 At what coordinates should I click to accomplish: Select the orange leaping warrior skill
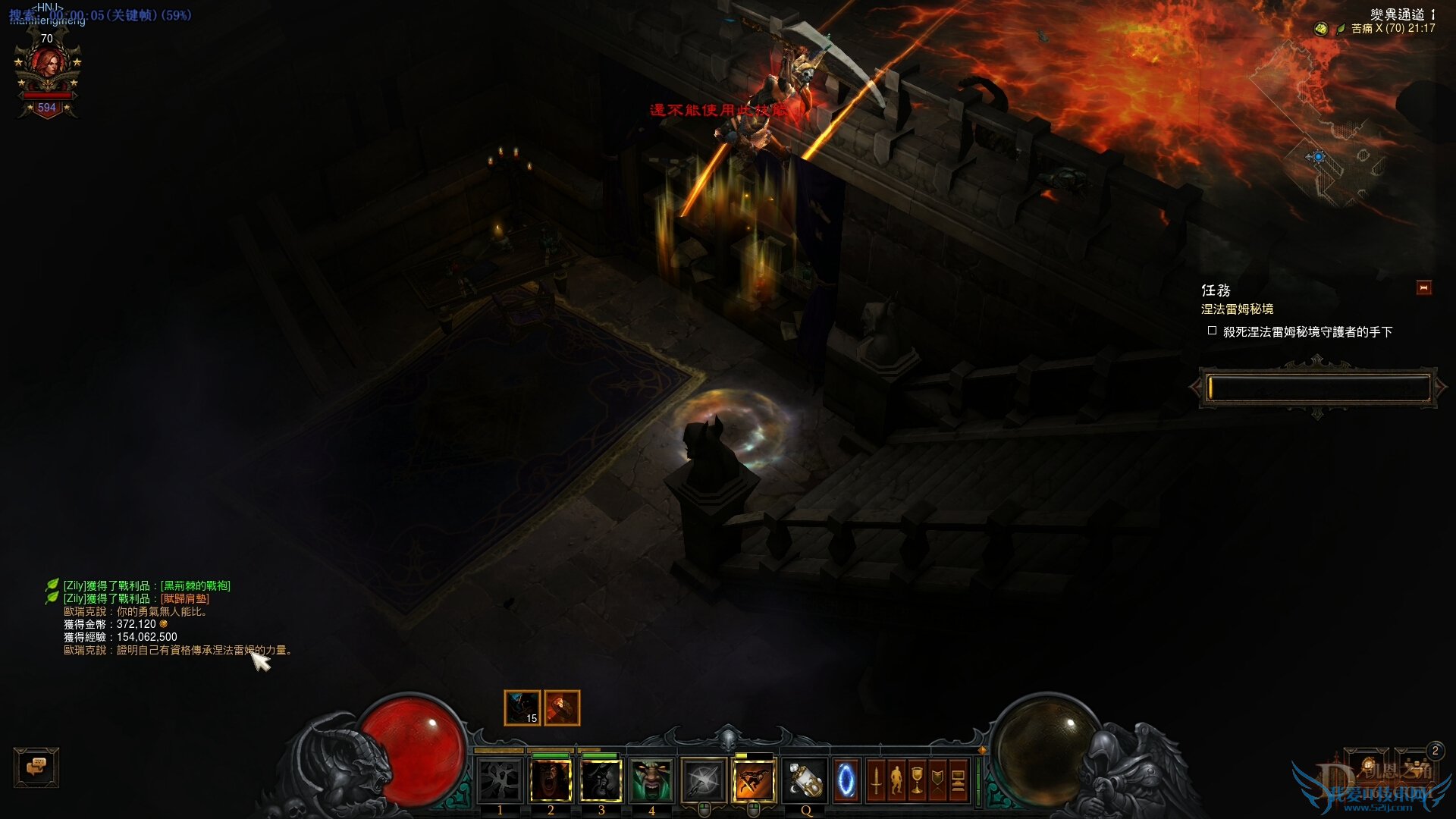tap(754, 781)
